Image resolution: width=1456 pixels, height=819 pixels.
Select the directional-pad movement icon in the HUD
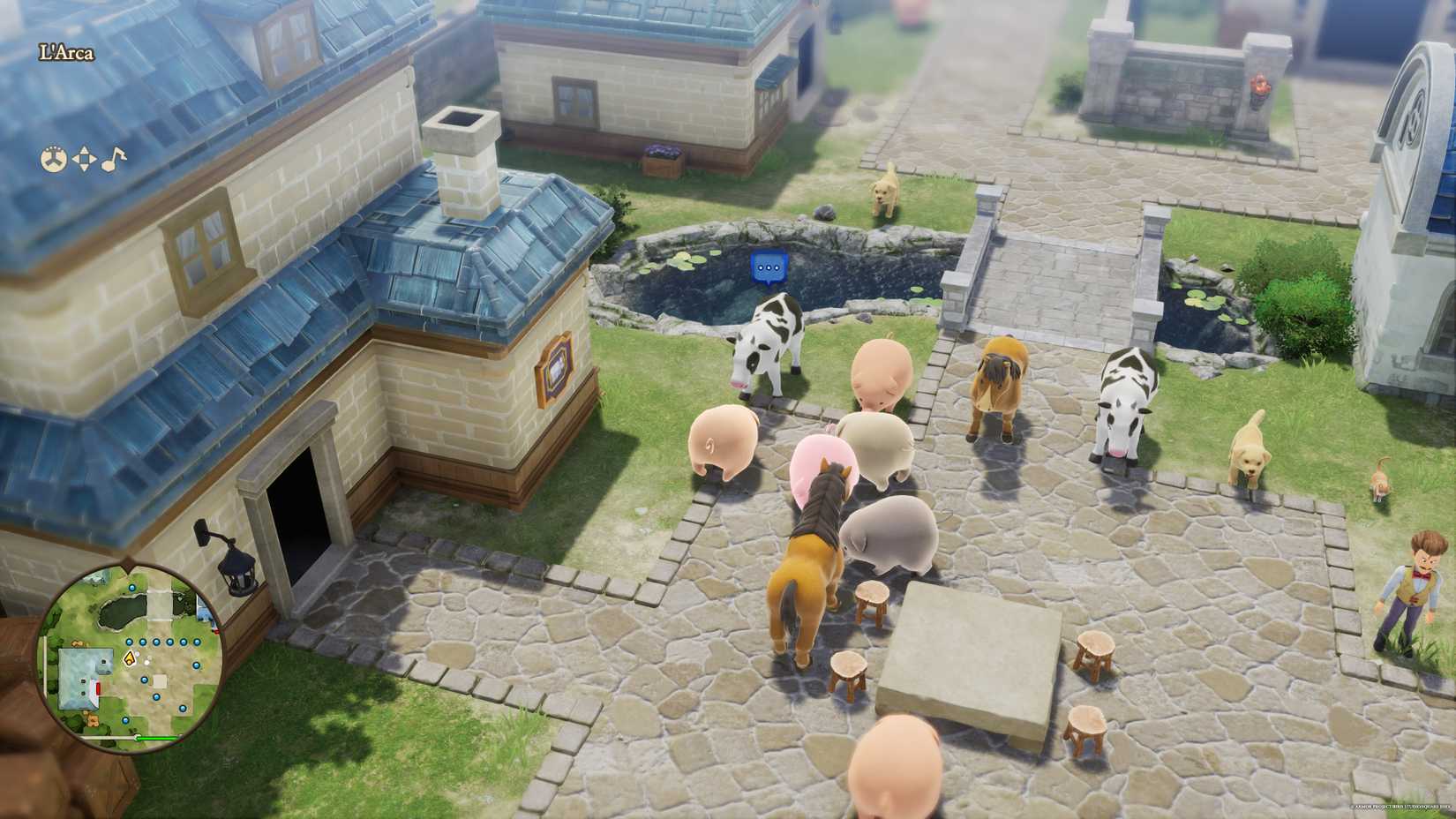(84, 158)
